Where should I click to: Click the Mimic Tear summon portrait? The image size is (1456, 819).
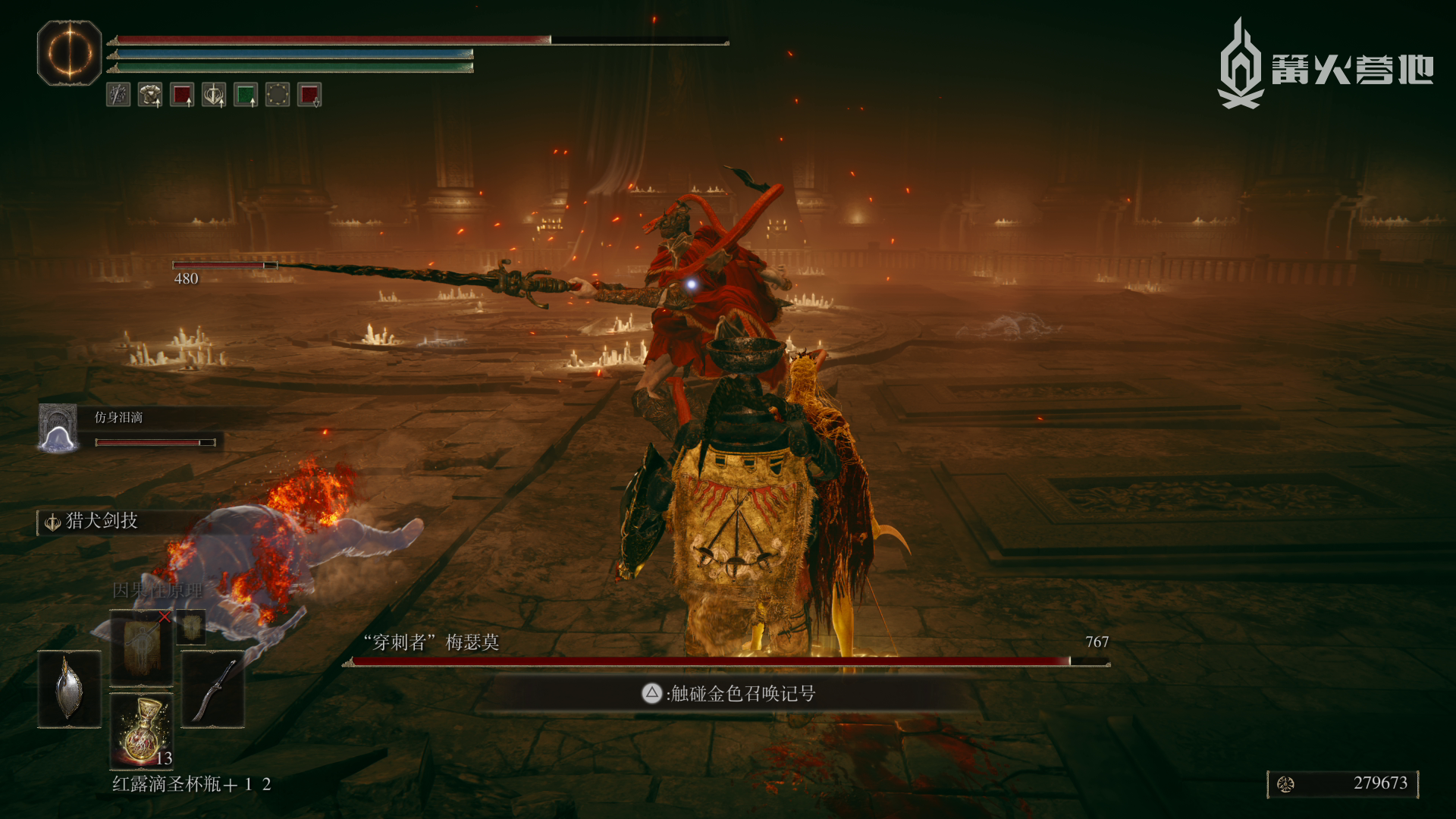coord(58,428)
